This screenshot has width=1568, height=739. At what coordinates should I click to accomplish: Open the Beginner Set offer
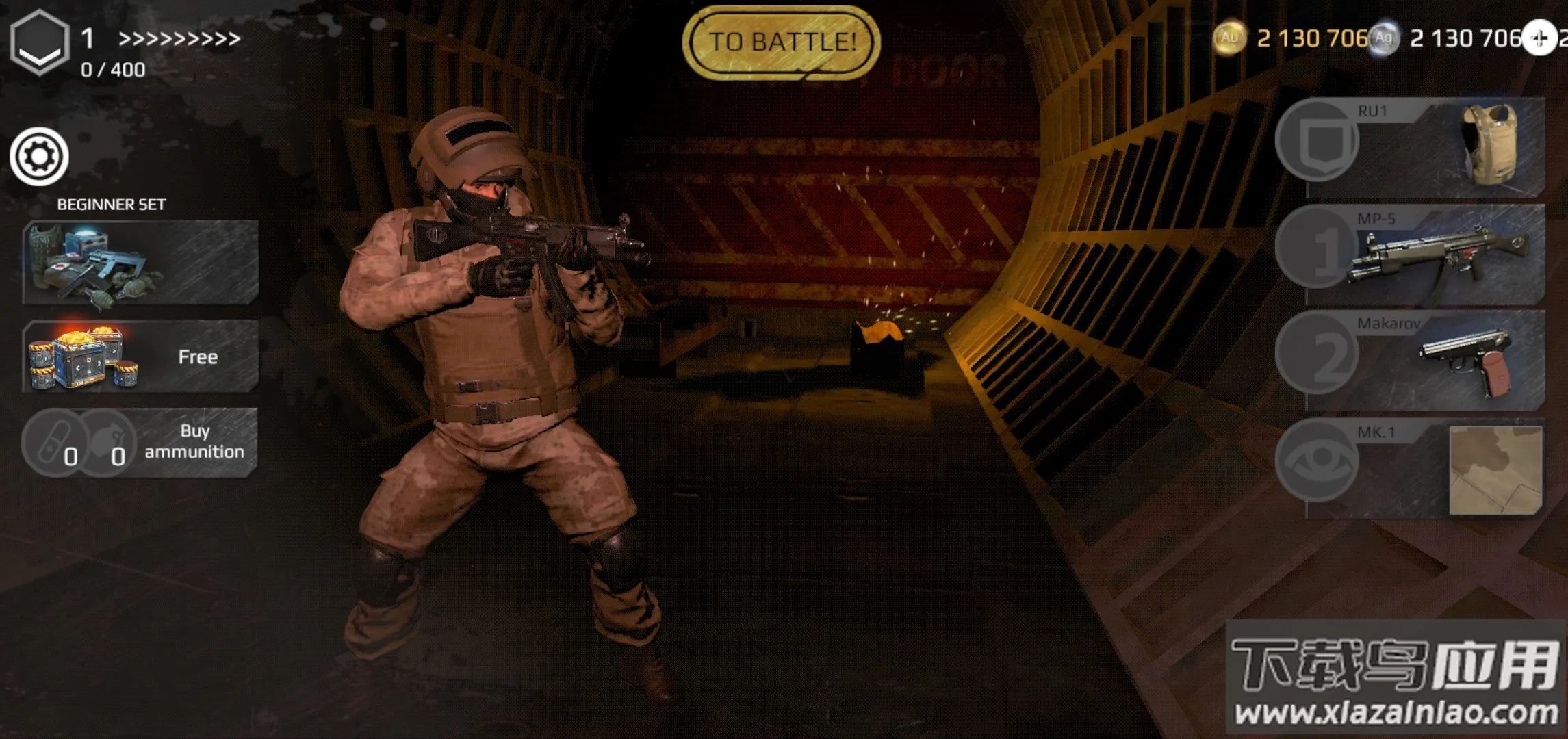tap(140, 262)
